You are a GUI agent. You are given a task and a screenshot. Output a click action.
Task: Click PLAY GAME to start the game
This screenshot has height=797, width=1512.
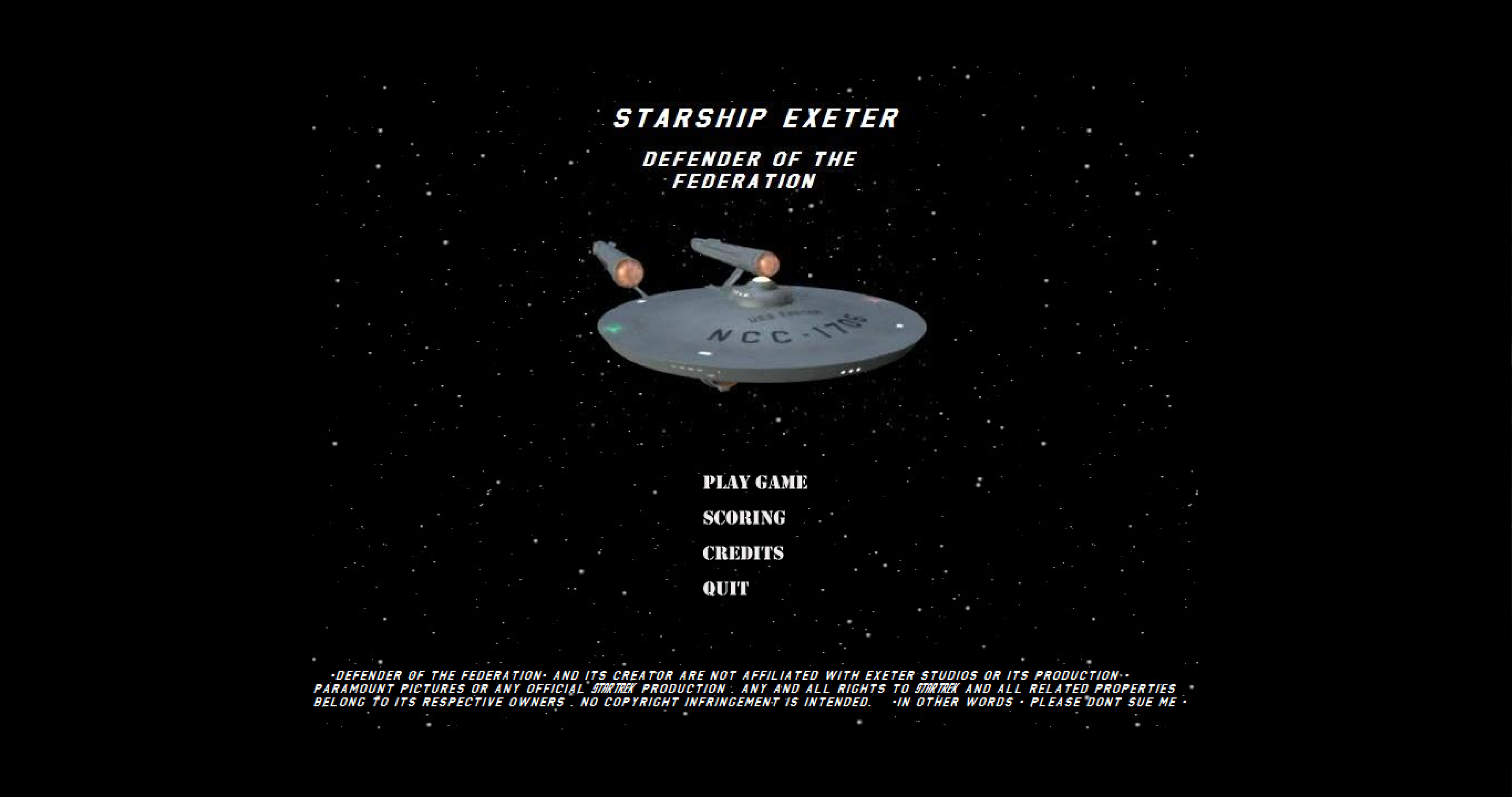(x=756, y=483)
